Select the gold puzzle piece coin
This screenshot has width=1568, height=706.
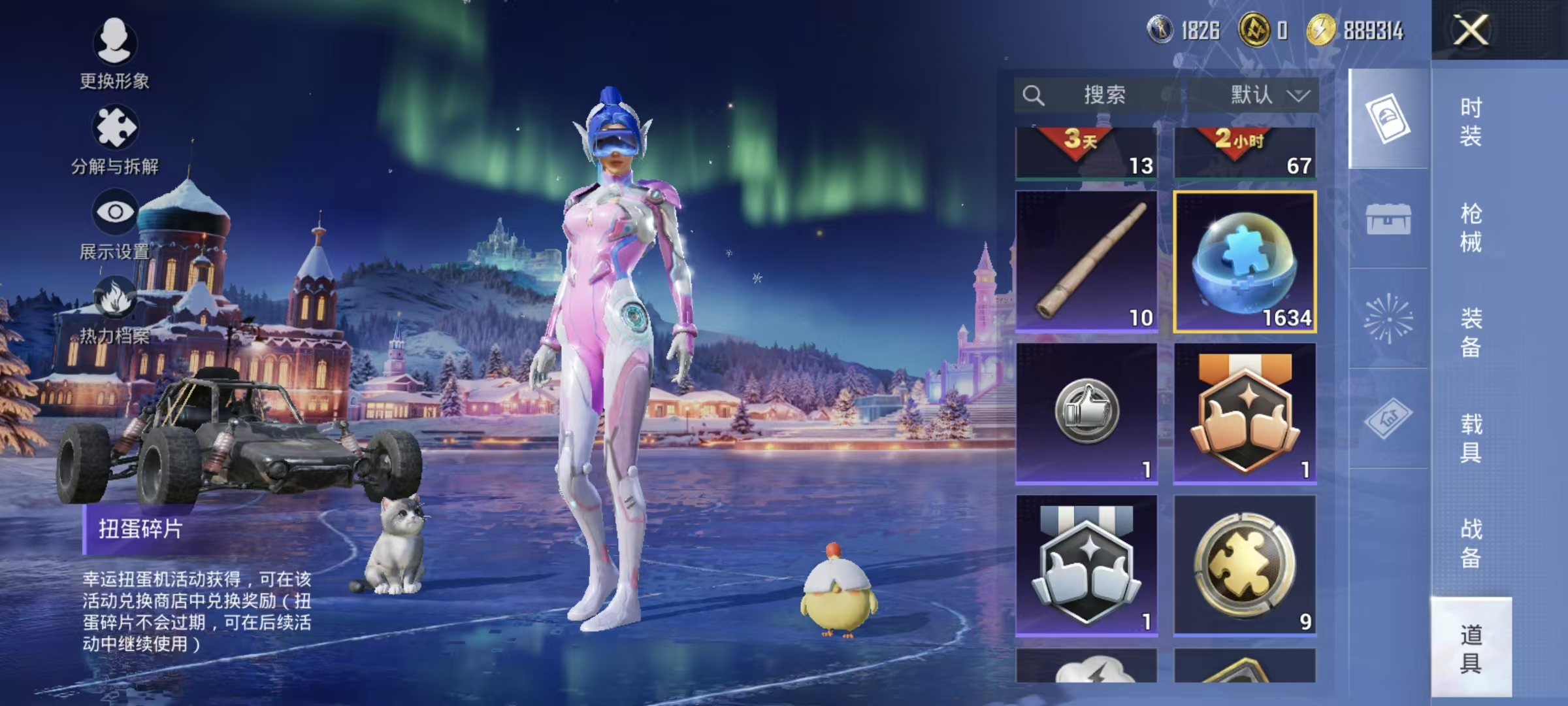click(x=1245, y=565)
